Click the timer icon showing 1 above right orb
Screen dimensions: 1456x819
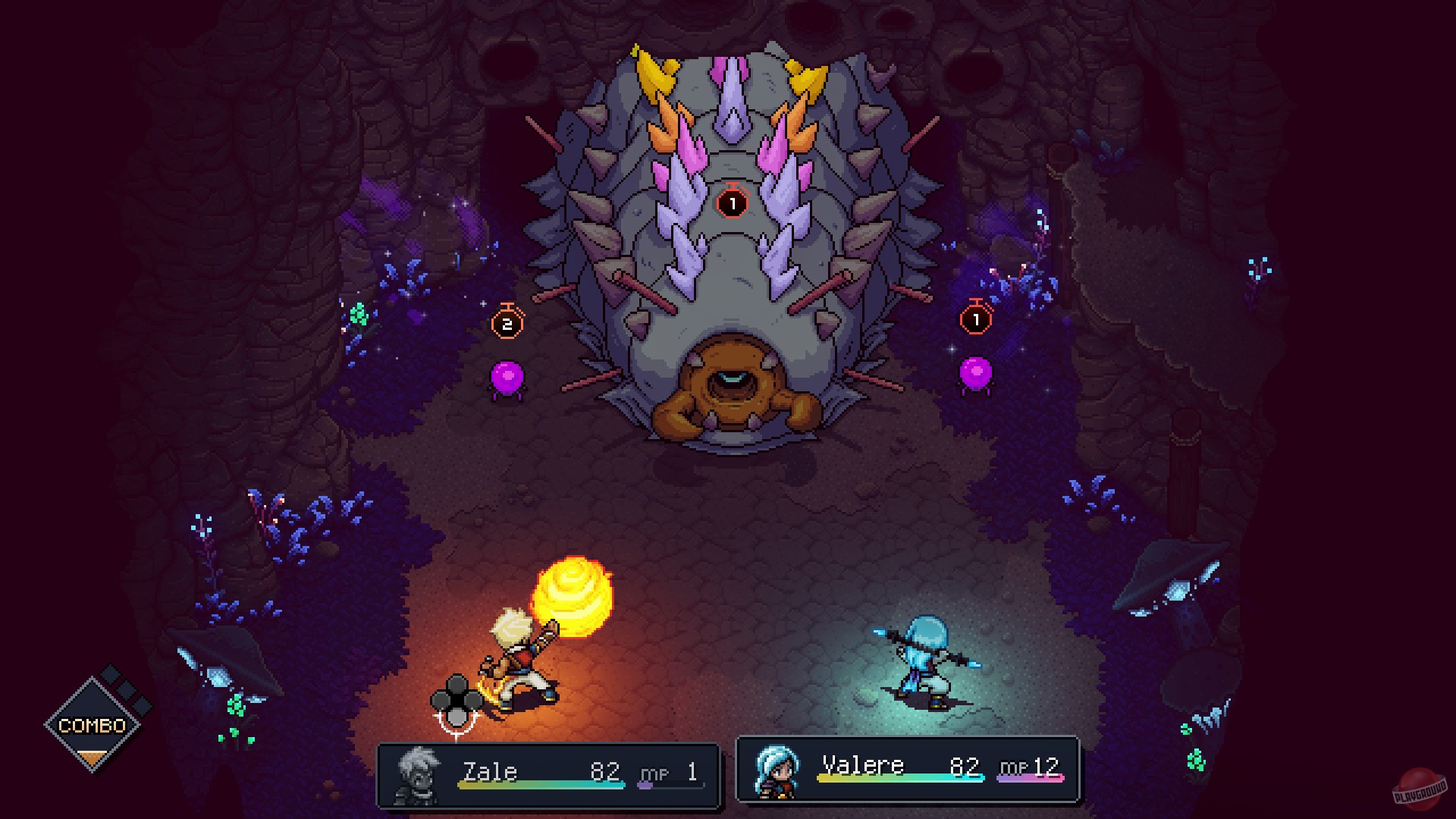click(975, 319)
